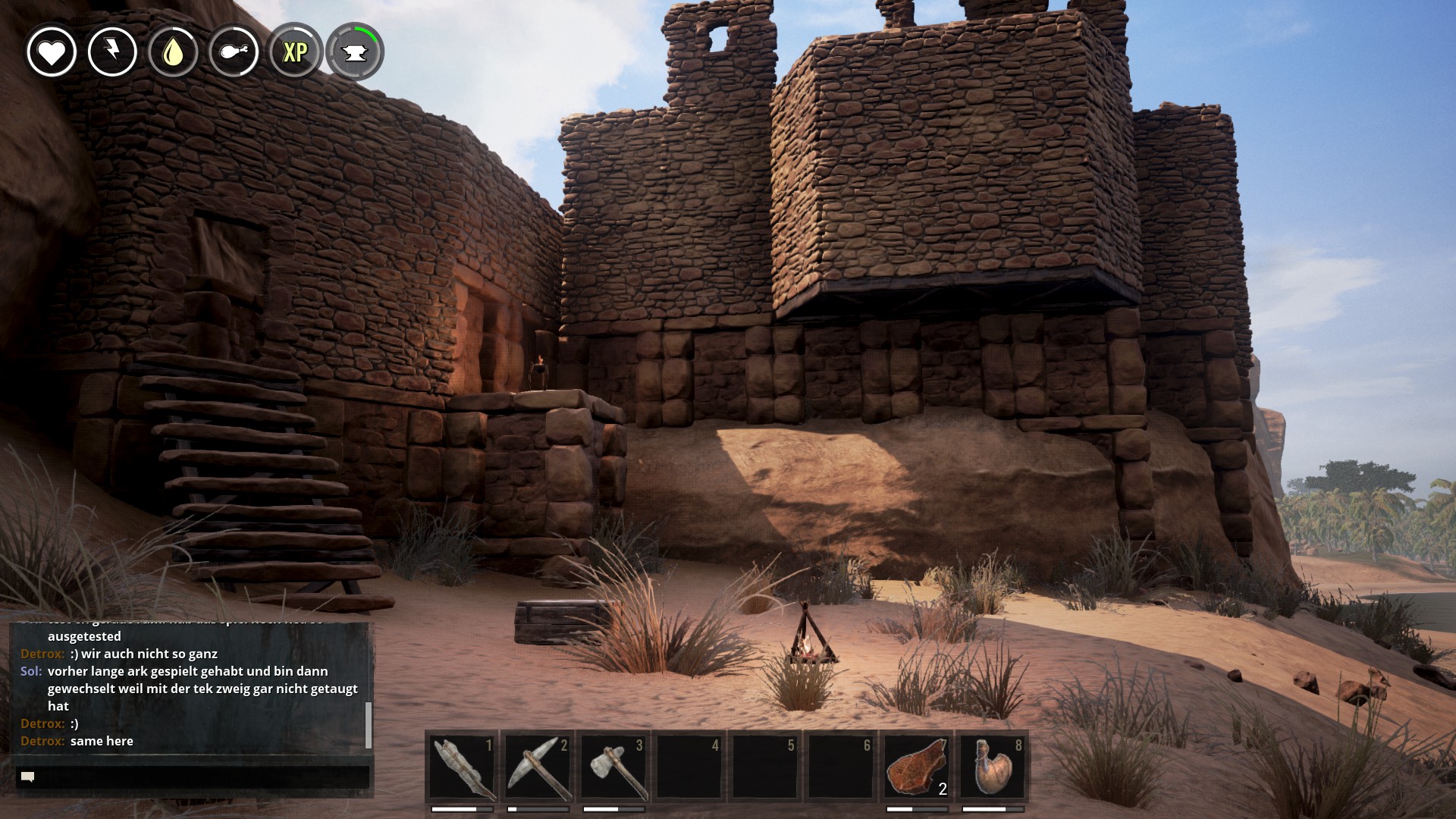
Task: Click the XP progress icon
Action: tap(295, 52)
